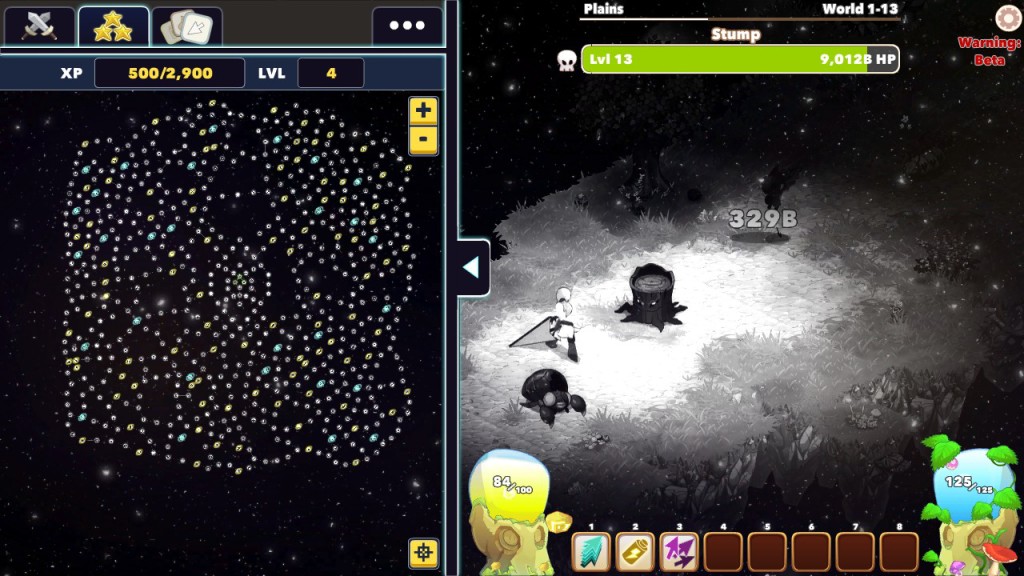The height and width of the screenshot is (576, 1024).
Task: Trigger the purple arrows skill in slot 3
Action: click(679, 552)
